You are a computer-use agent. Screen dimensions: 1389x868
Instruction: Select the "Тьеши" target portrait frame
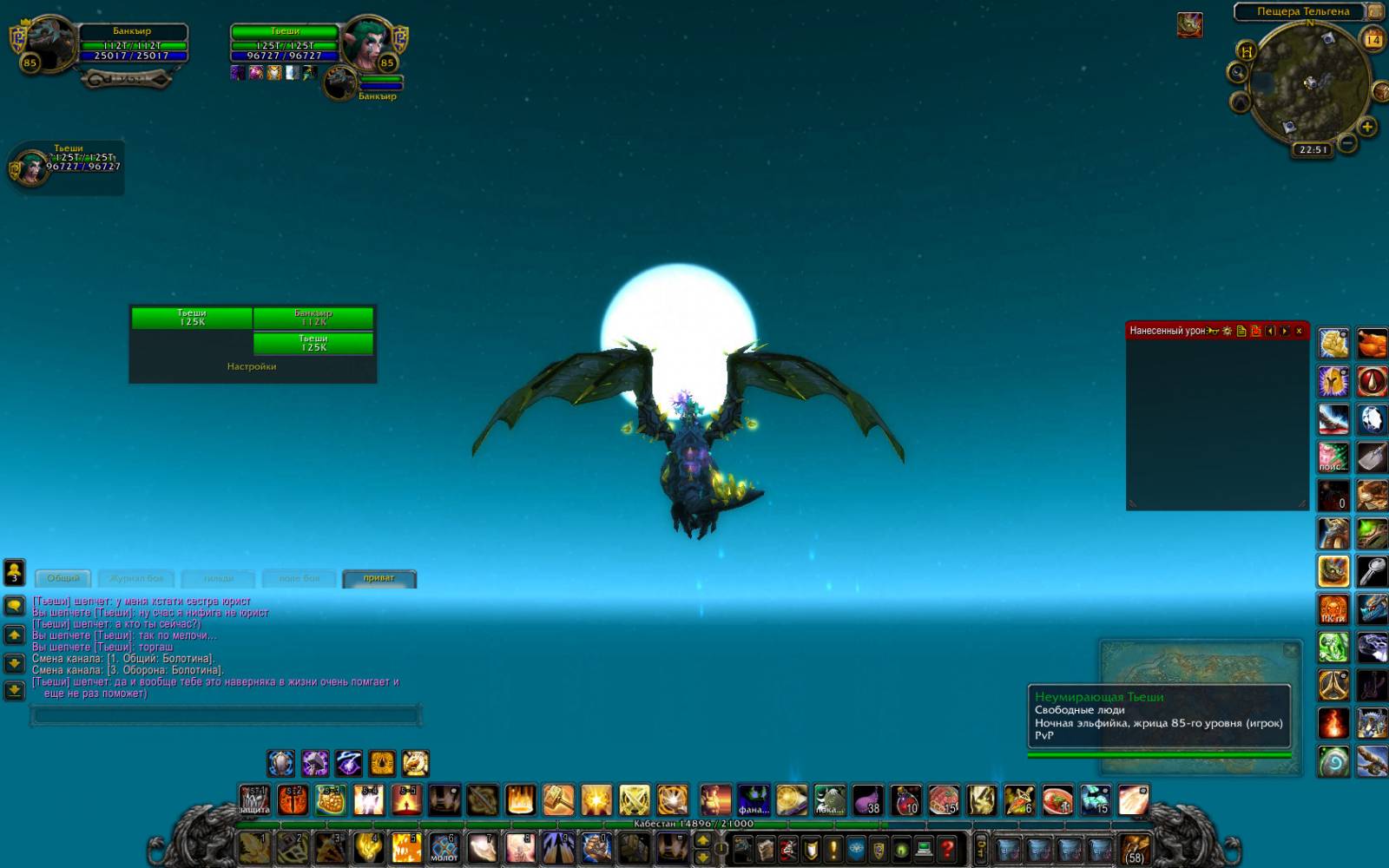click(x=369, y=43)
